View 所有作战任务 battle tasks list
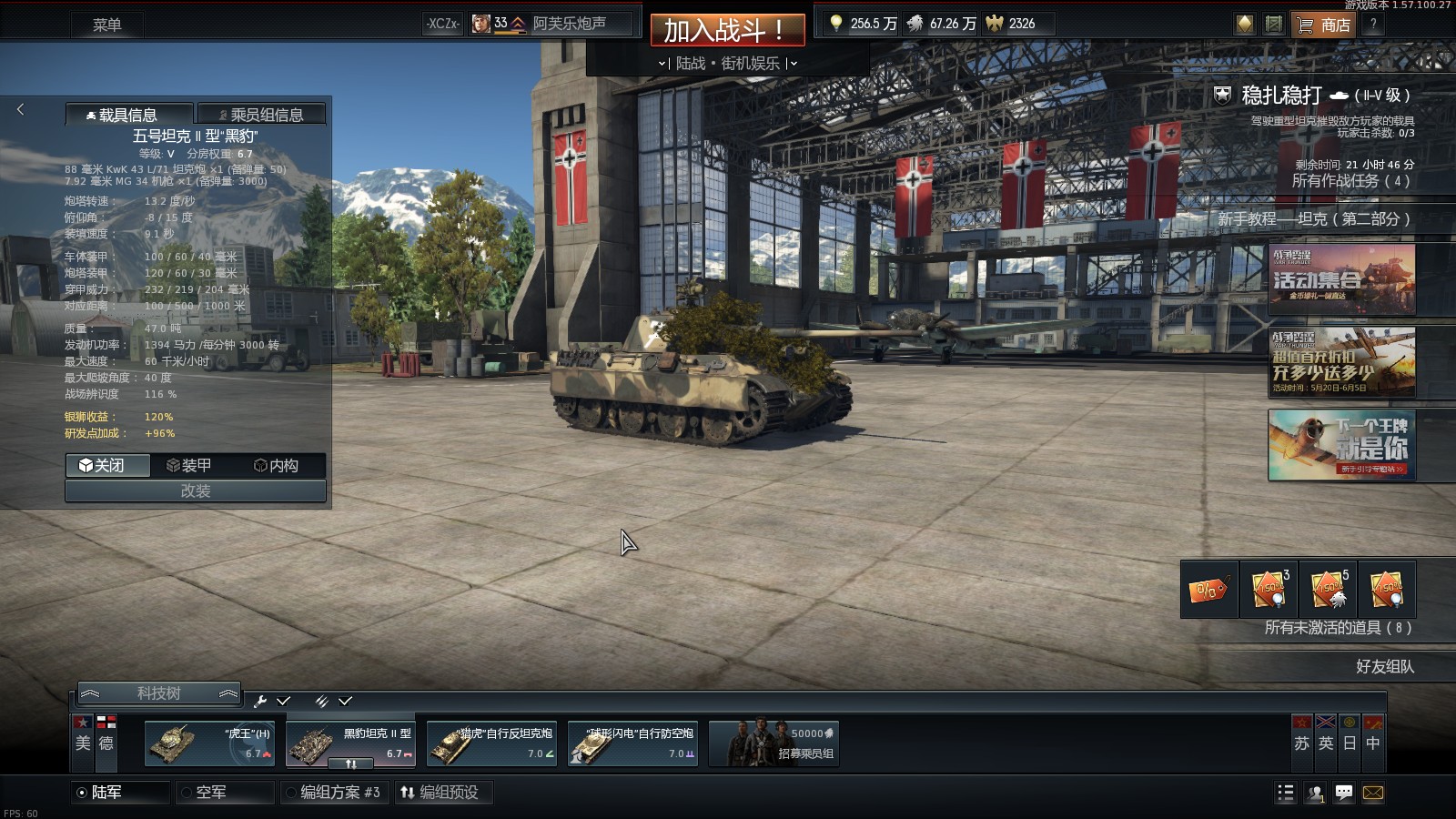 pos(1350,180)
